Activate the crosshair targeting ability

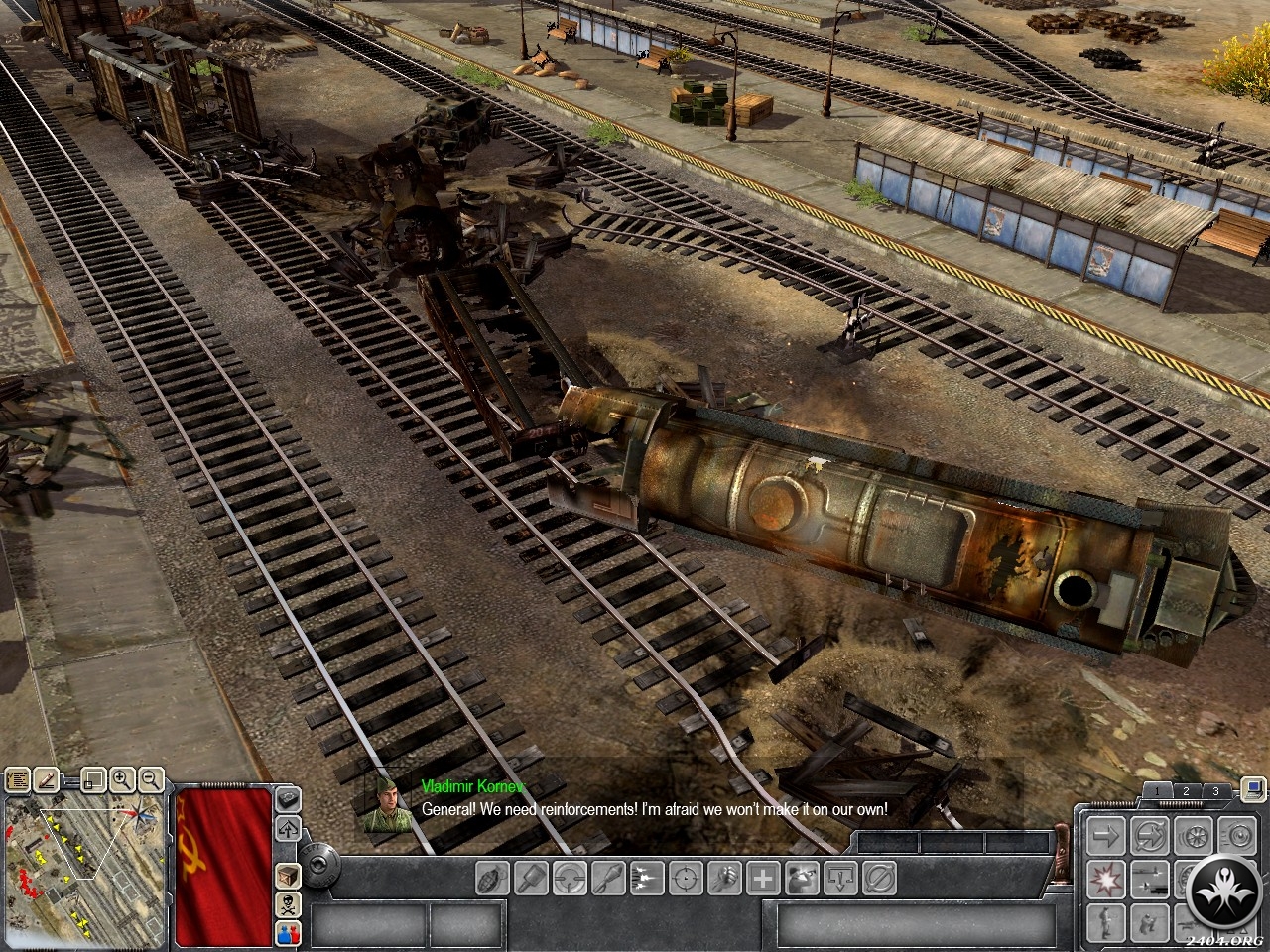687,878
